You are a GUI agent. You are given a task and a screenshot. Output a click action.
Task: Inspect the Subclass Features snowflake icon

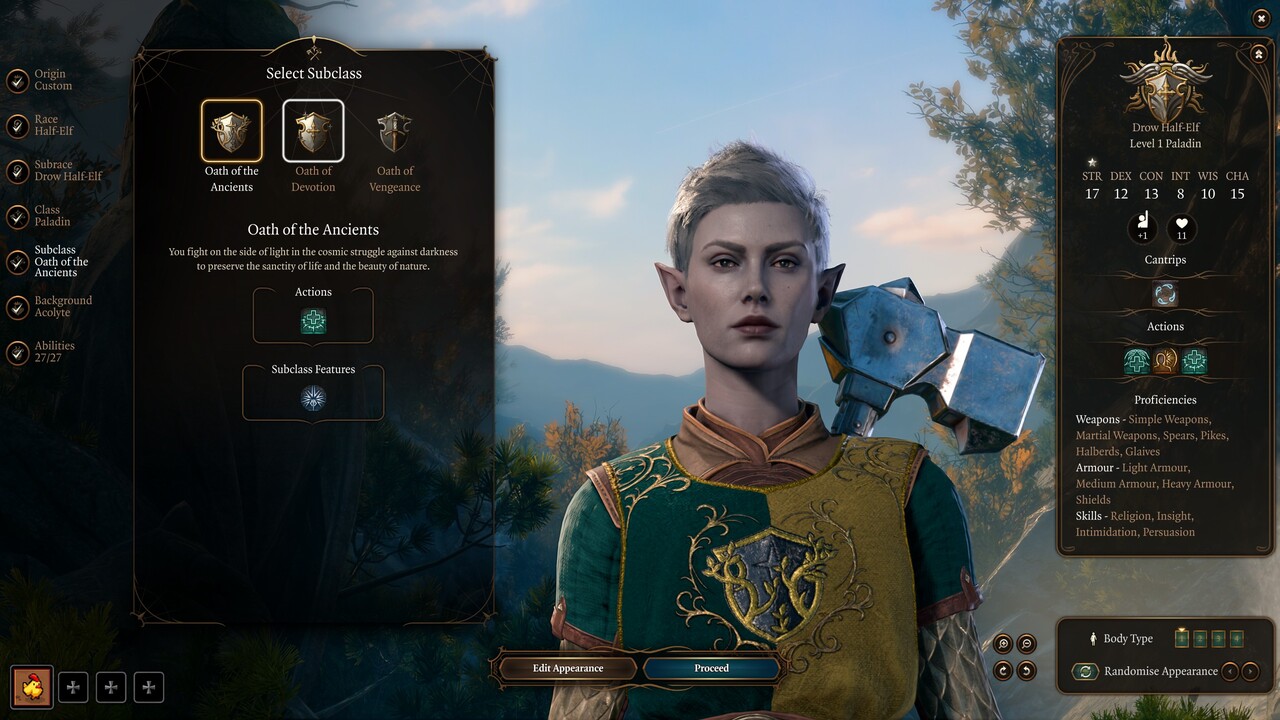coord(313,396)
